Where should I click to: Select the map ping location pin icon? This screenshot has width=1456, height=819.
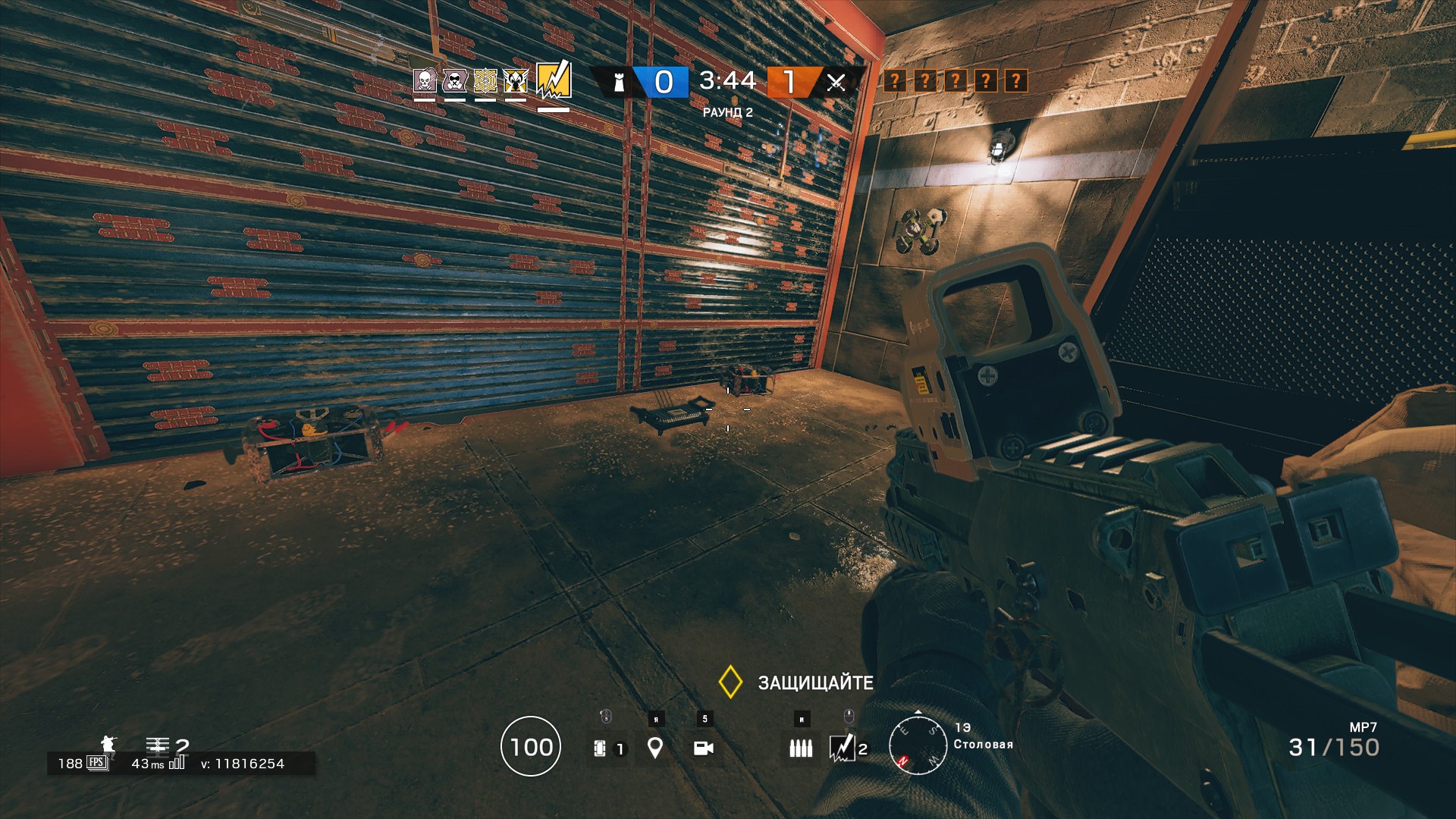pyautogui.click(x=654, y=747)
